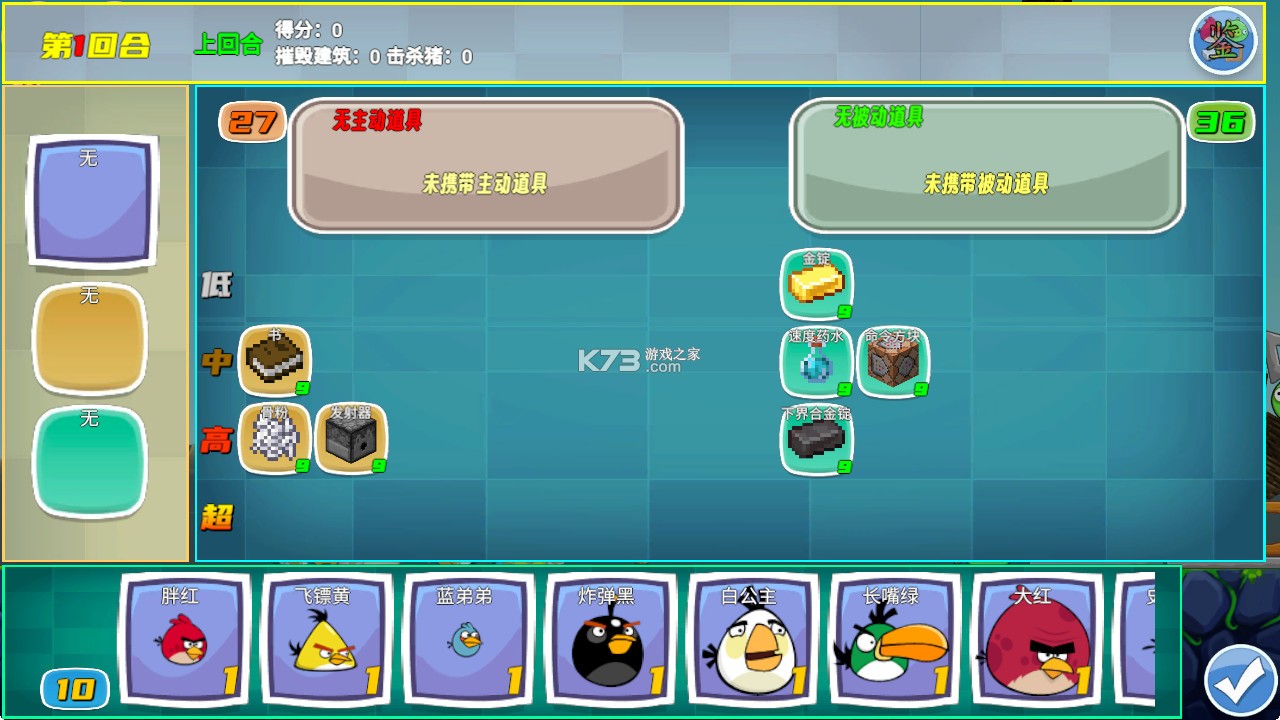Pick the 发射器 dispenser item

point(352,440)
